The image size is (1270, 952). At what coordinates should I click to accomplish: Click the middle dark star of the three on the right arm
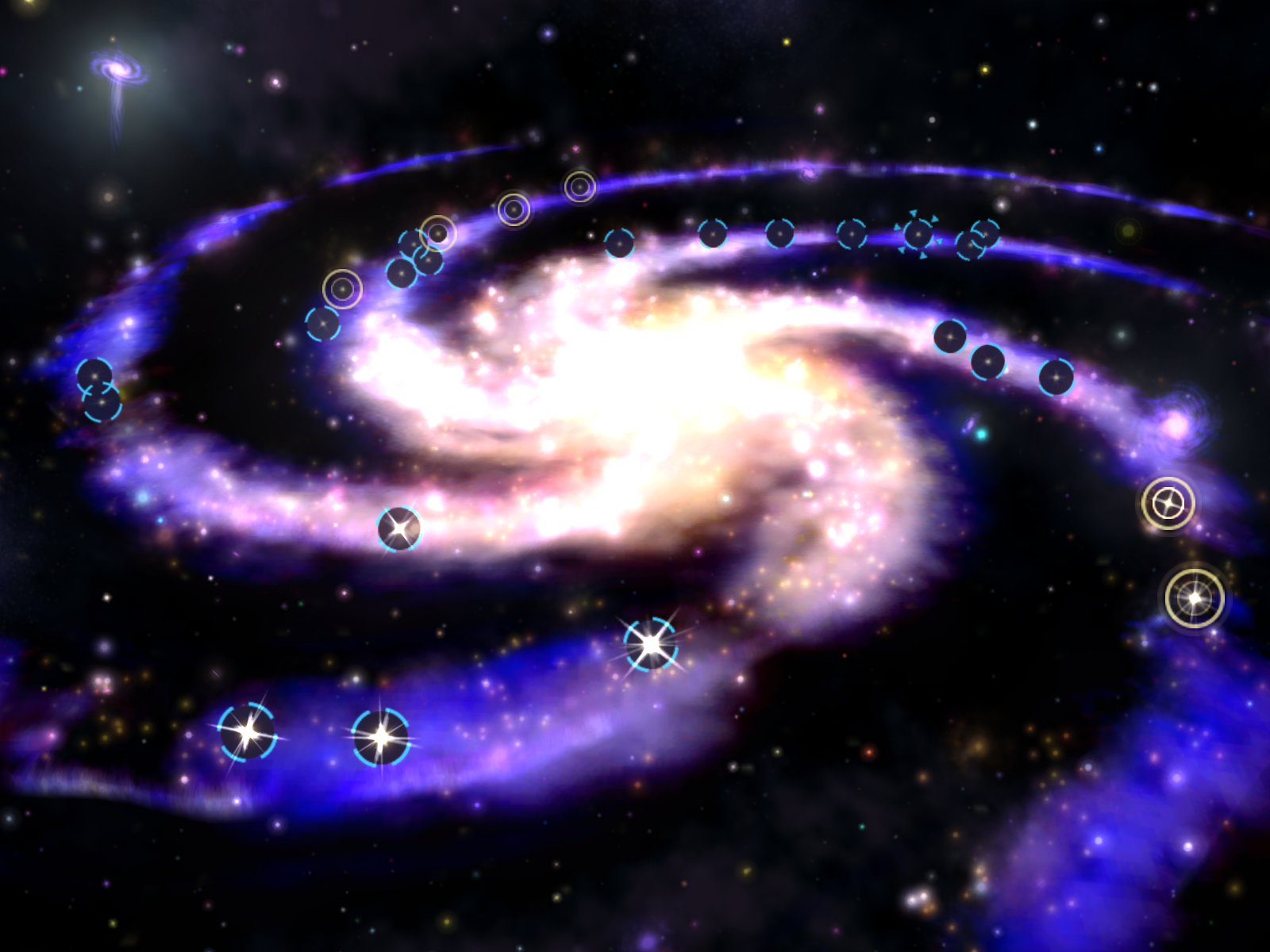(x=987, y=363)
